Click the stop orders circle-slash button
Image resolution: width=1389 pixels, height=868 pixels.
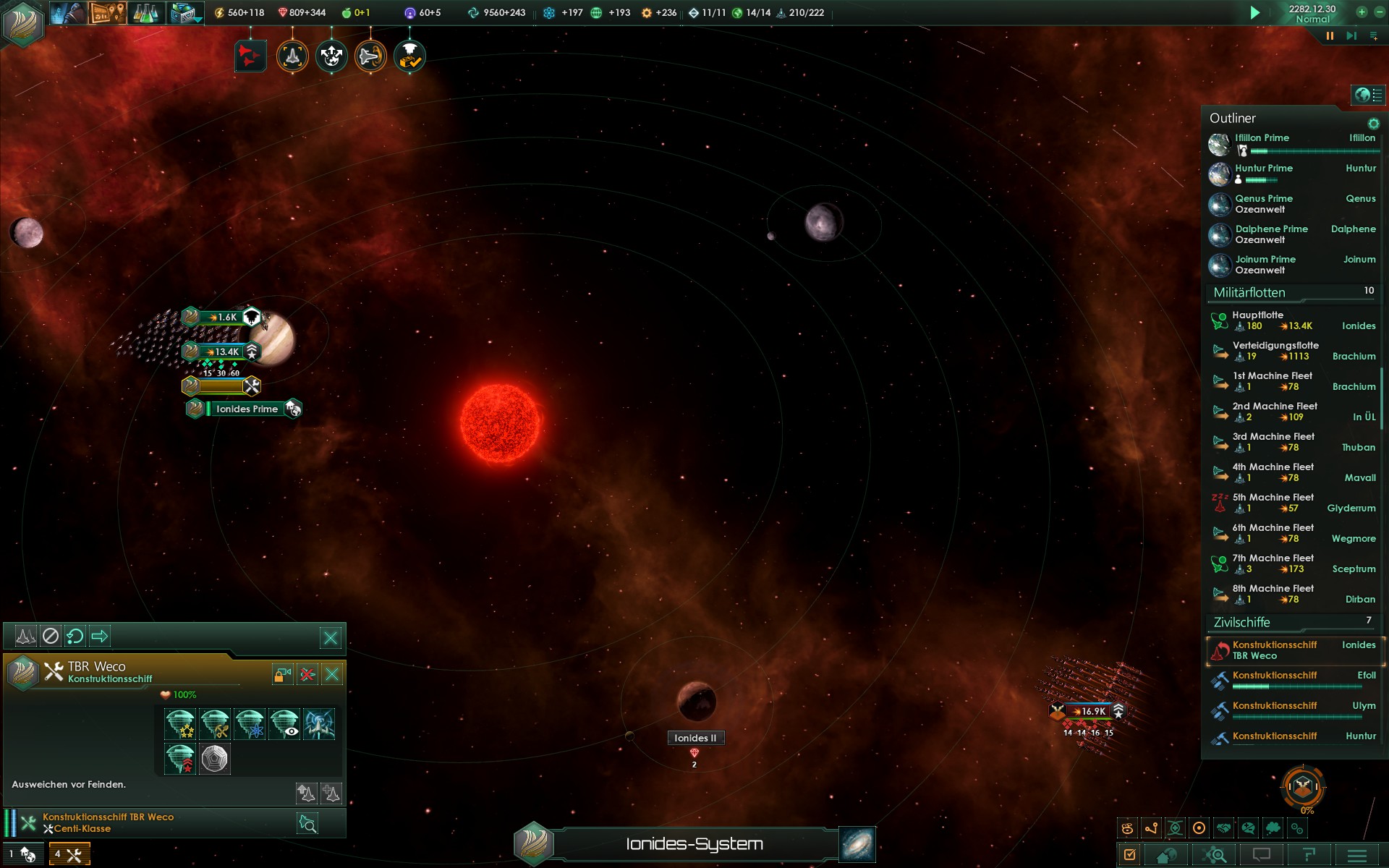coord(50,637)
